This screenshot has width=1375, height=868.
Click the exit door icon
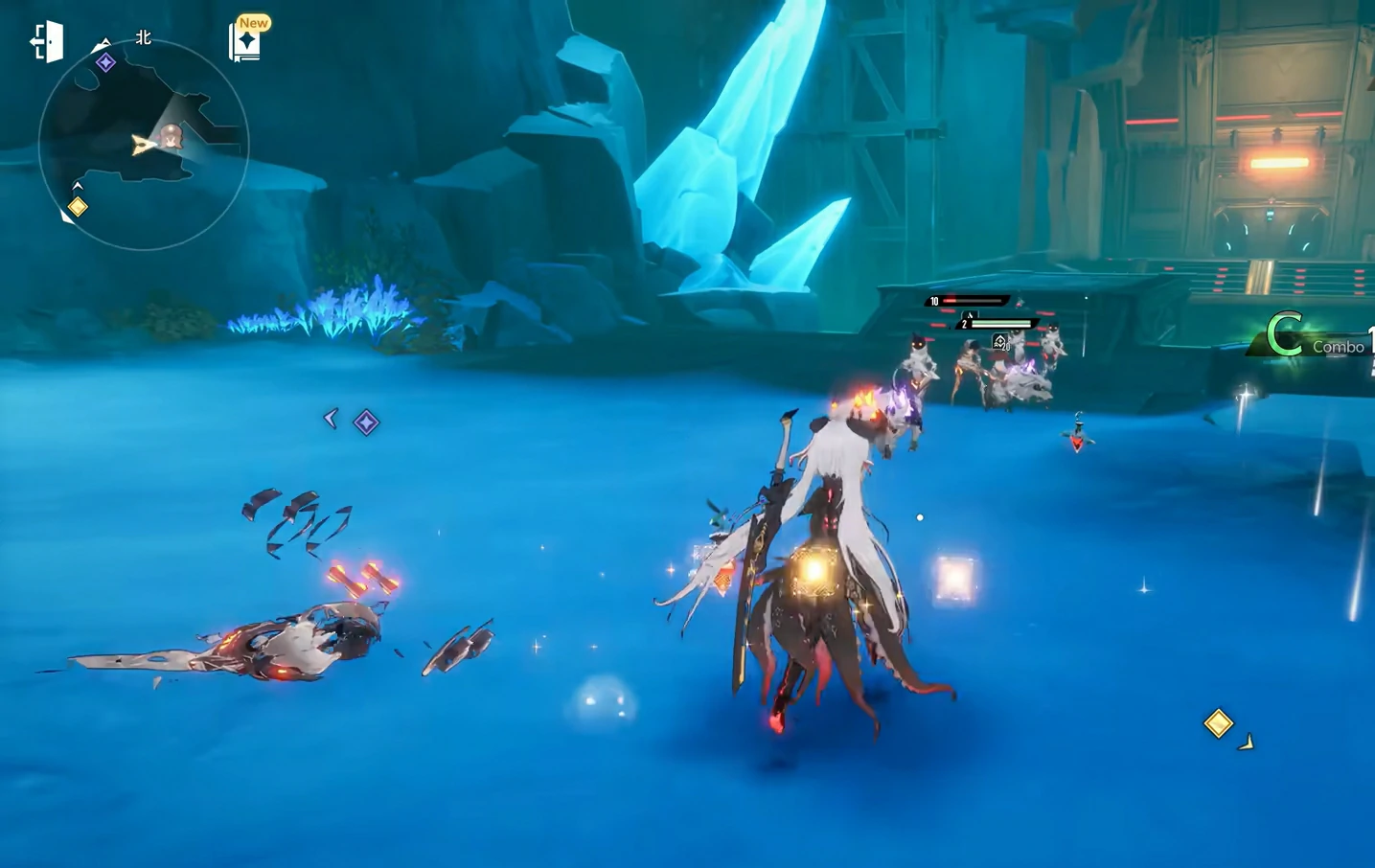coord(46,42)
